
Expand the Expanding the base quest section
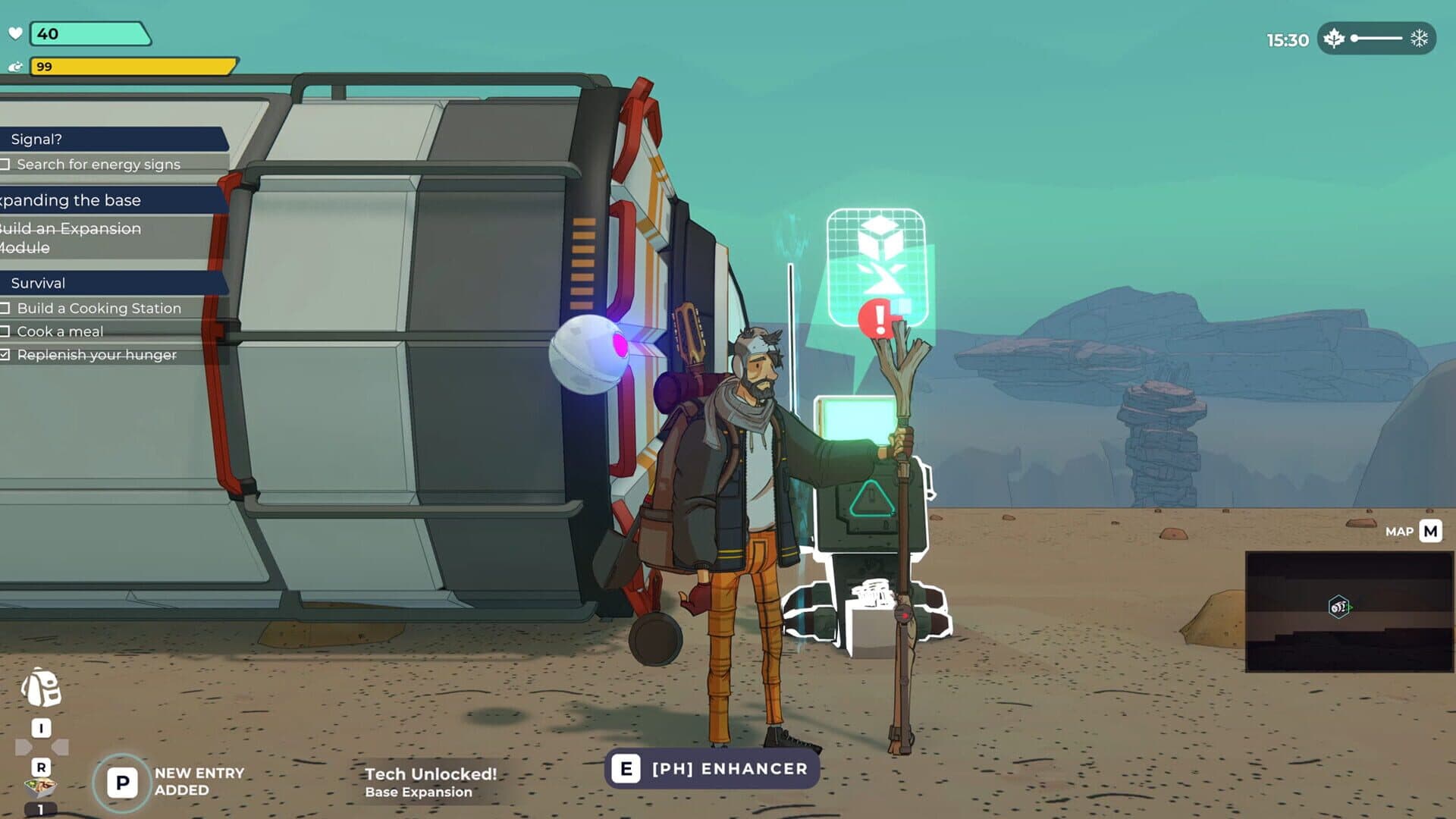[68, 200]
